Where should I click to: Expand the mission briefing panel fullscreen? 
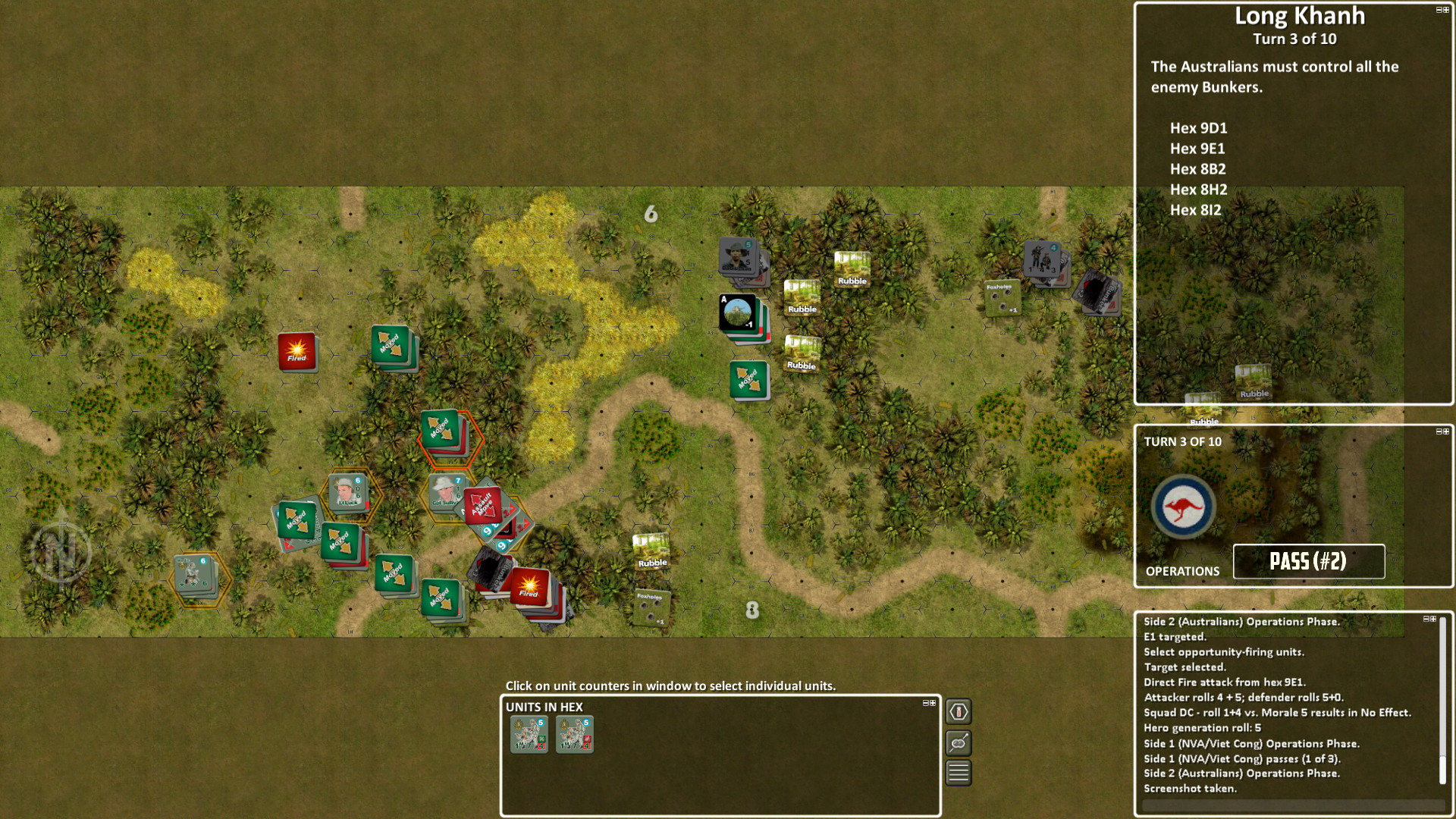(x=1446, y=10)
